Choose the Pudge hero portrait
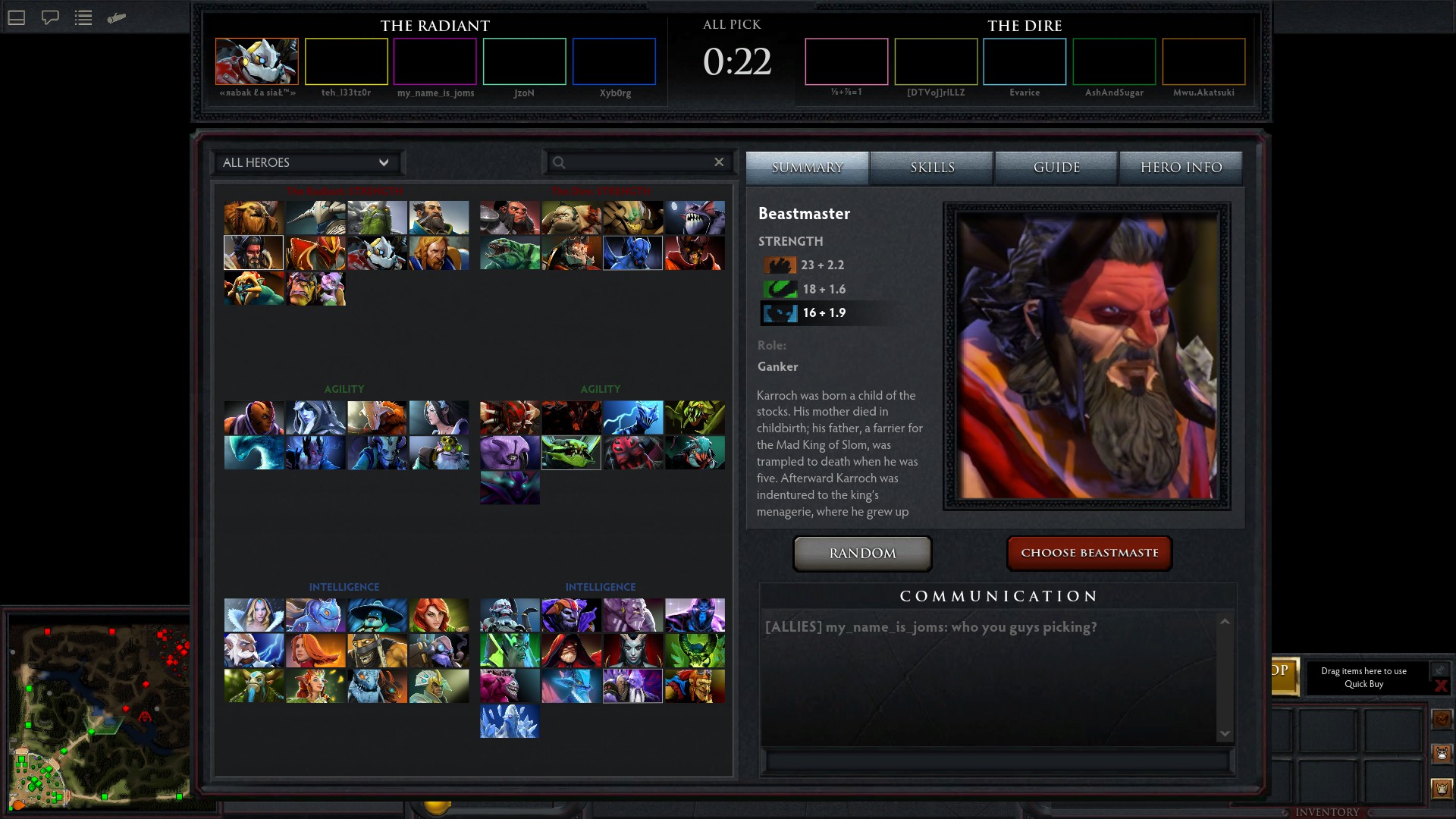This screenshot has height=819, width=1456. pyautogui.click(x=571, y=218)
